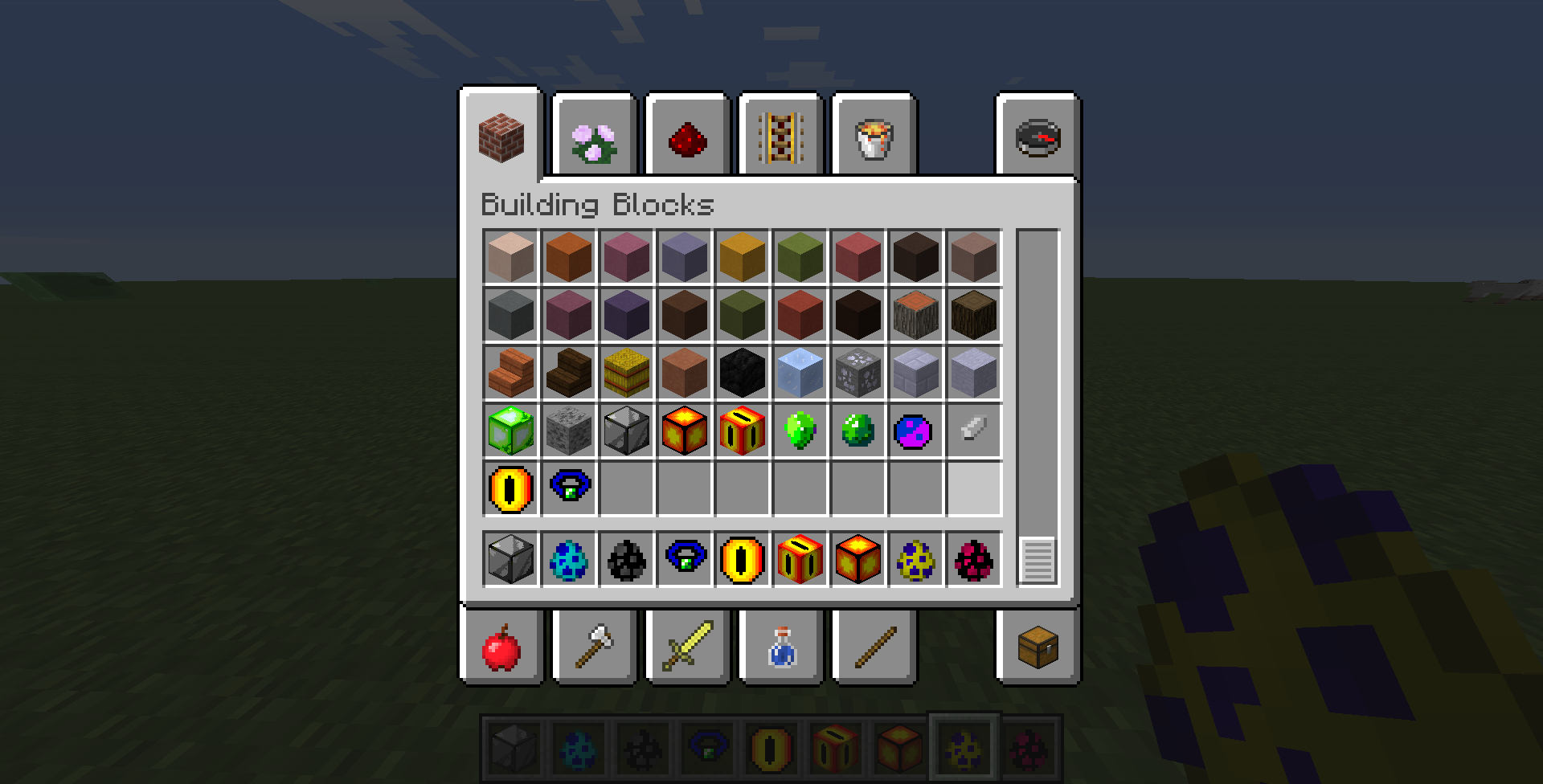Click the chest Survival Inventory icon

click(x=1037, y=647)
